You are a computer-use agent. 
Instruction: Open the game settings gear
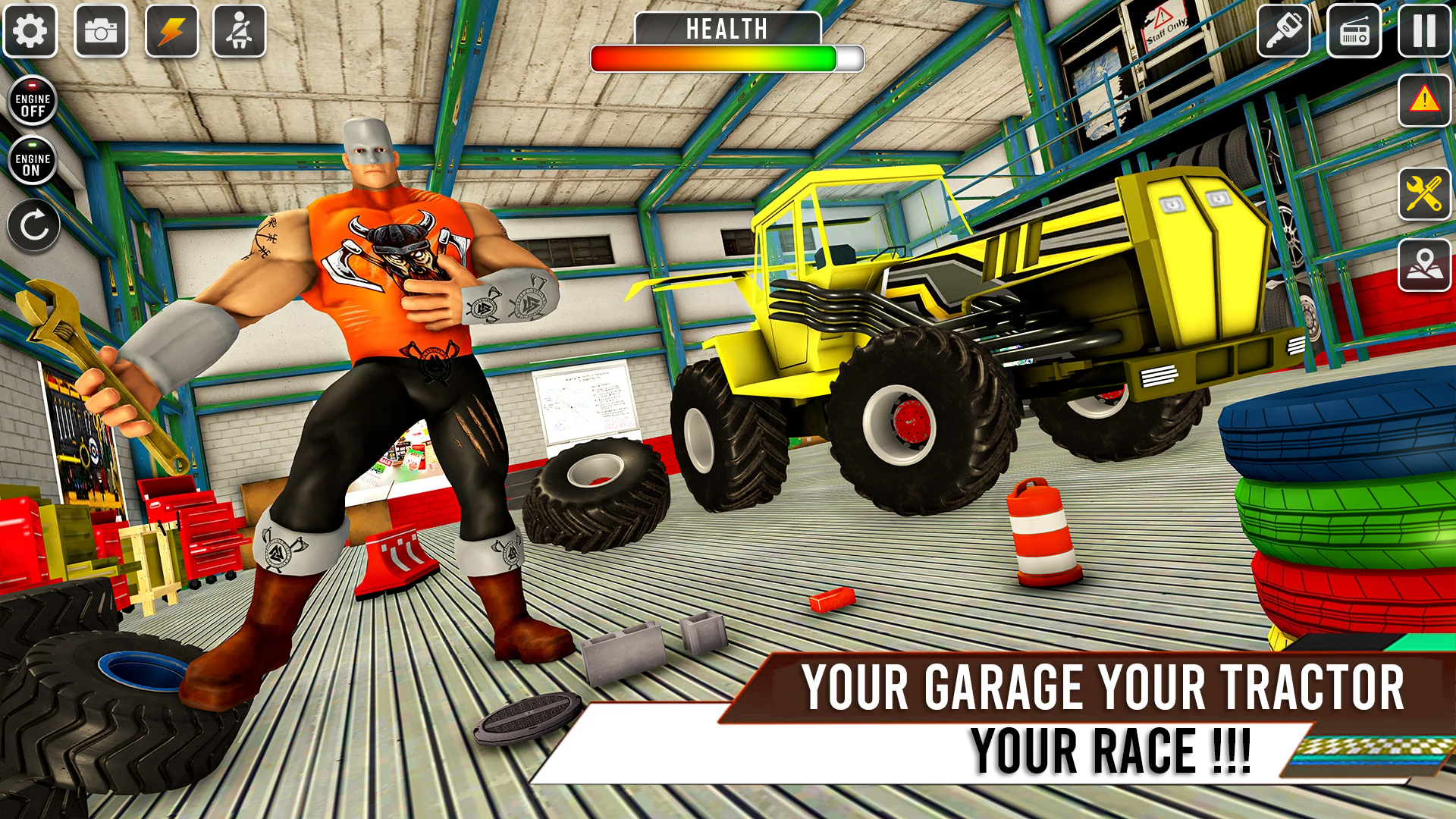30,30
